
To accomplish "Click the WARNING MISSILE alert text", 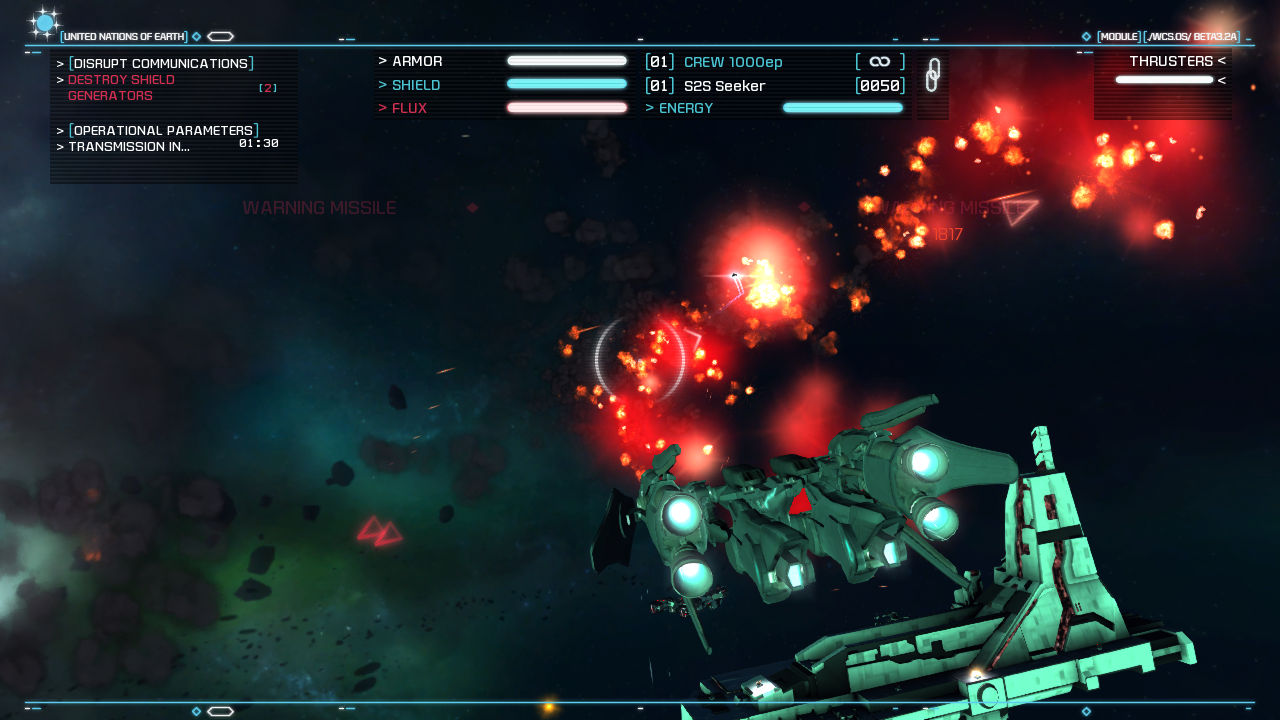I will click(x=321, y=208).
